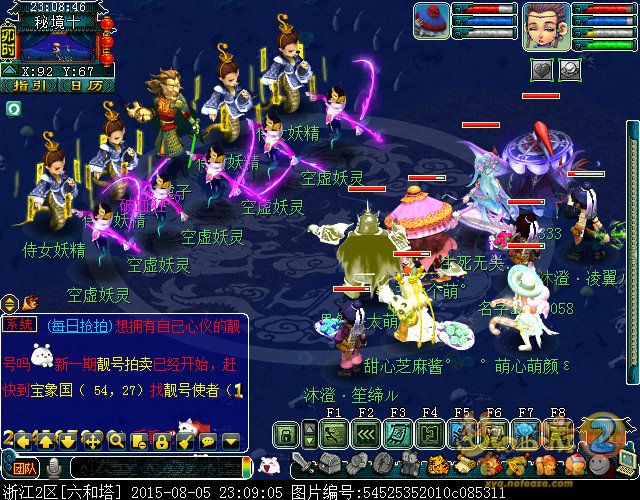Click the minimap scene preview
The image size is (640, 500).
pyautogui.click(x=57, y=43)
